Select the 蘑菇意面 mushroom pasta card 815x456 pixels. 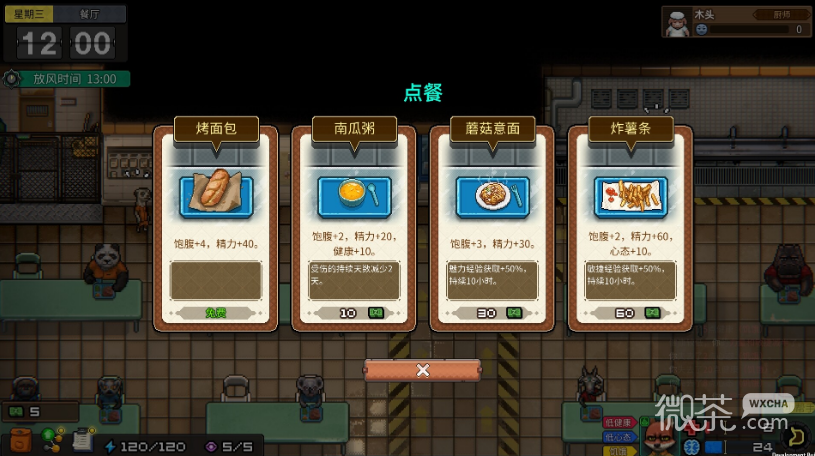point(492,224)
